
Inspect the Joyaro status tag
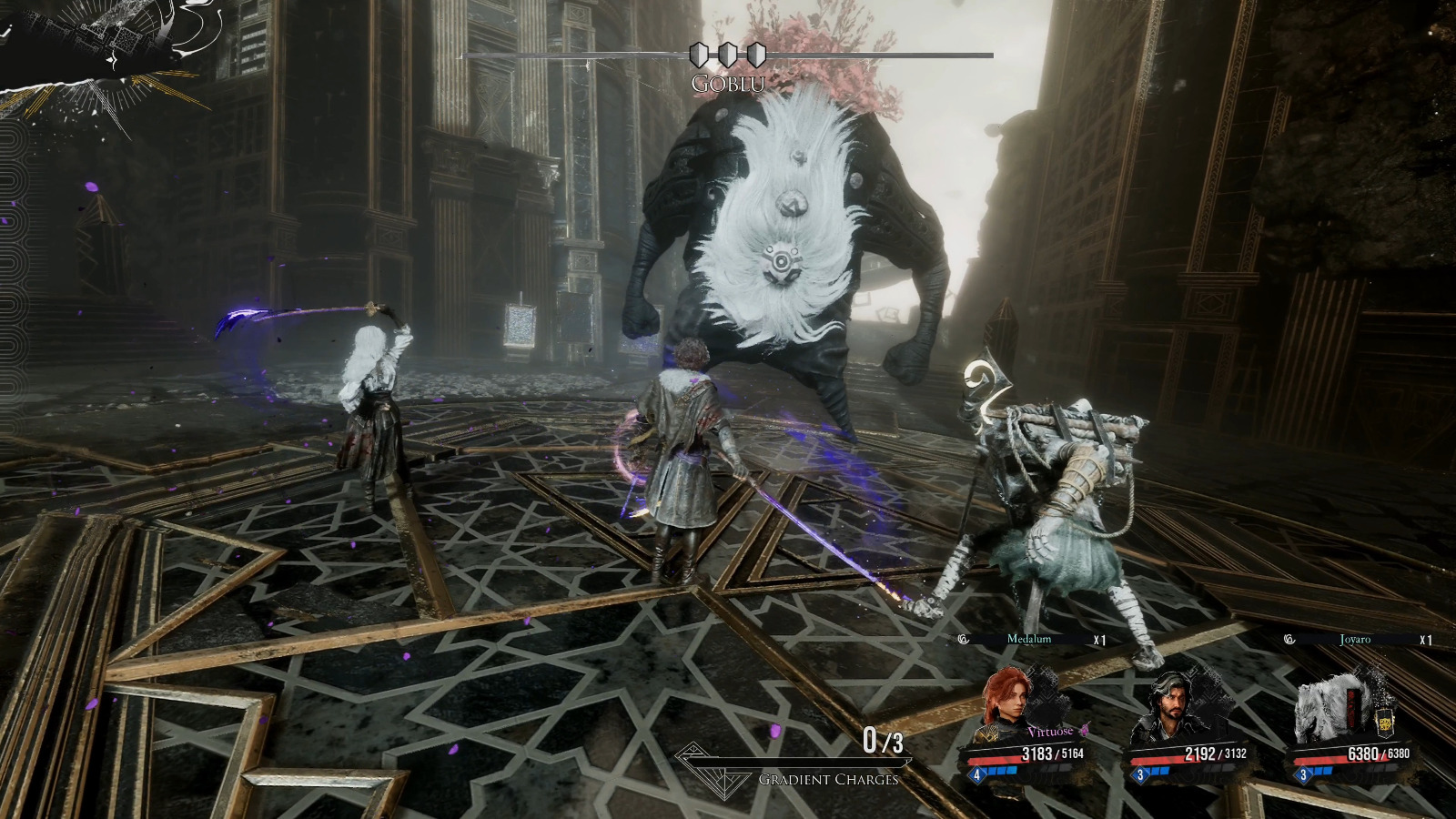[1356, 640]
